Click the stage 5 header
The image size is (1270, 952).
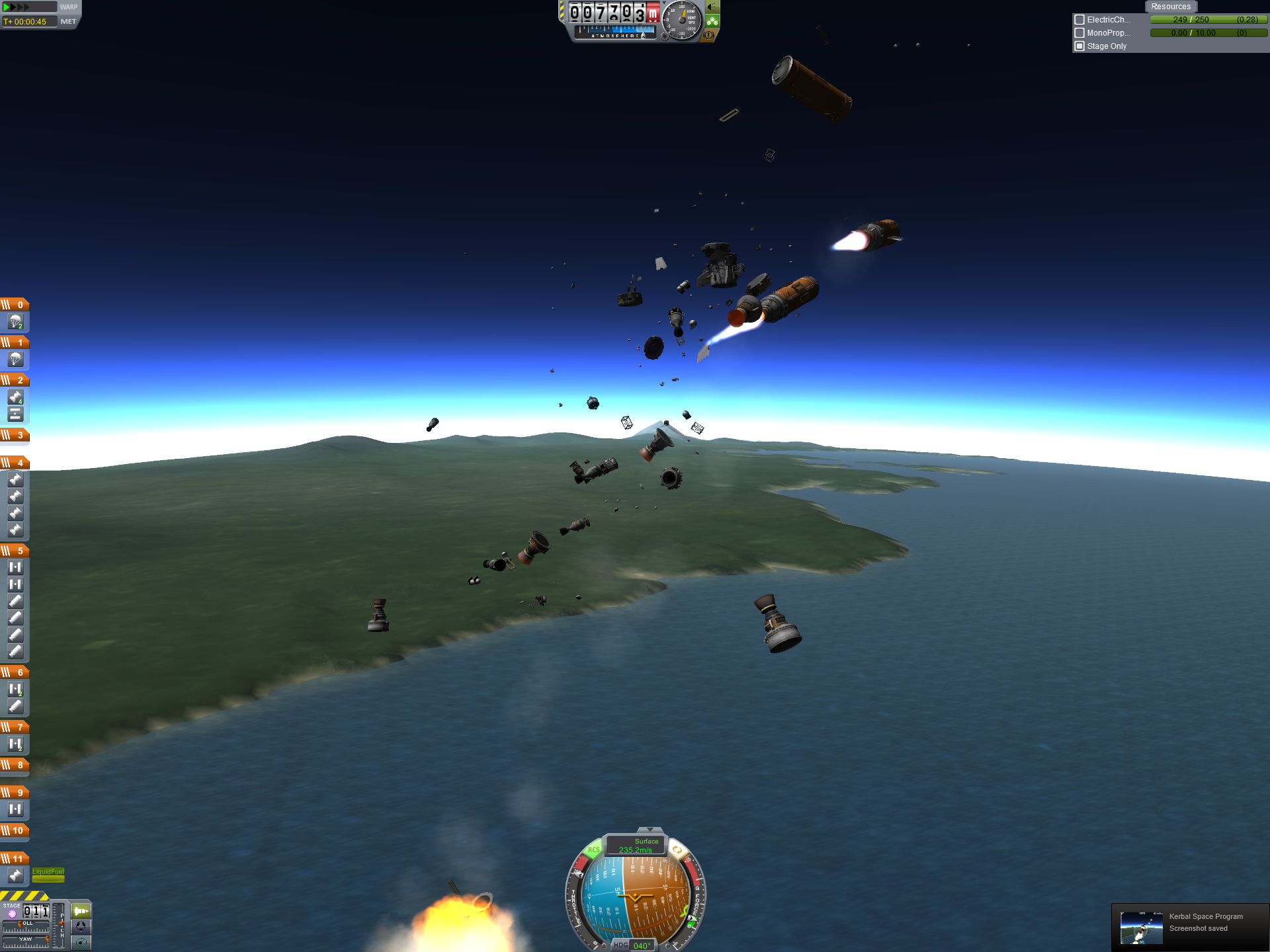pyautogui.click(x=15, y=550)
